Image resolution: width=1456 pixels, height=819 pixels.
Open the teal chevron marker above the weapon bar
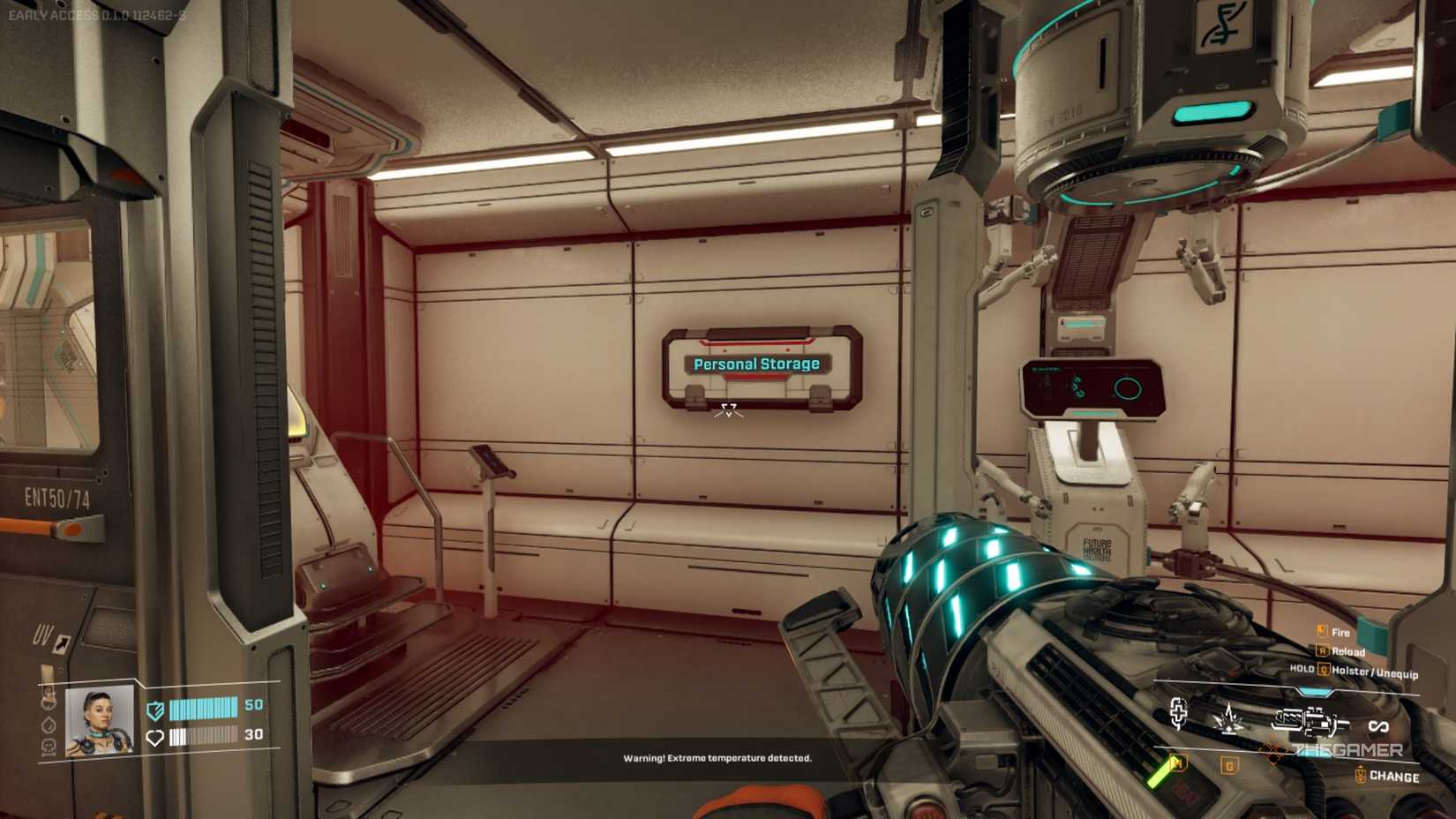tap(1314, 692)
